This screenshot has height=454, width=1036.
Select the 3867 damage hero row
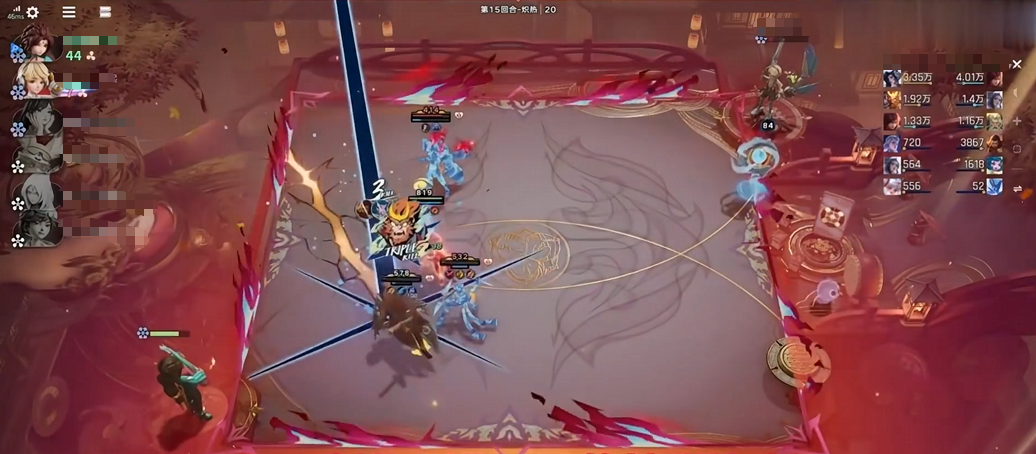[977, 143]
